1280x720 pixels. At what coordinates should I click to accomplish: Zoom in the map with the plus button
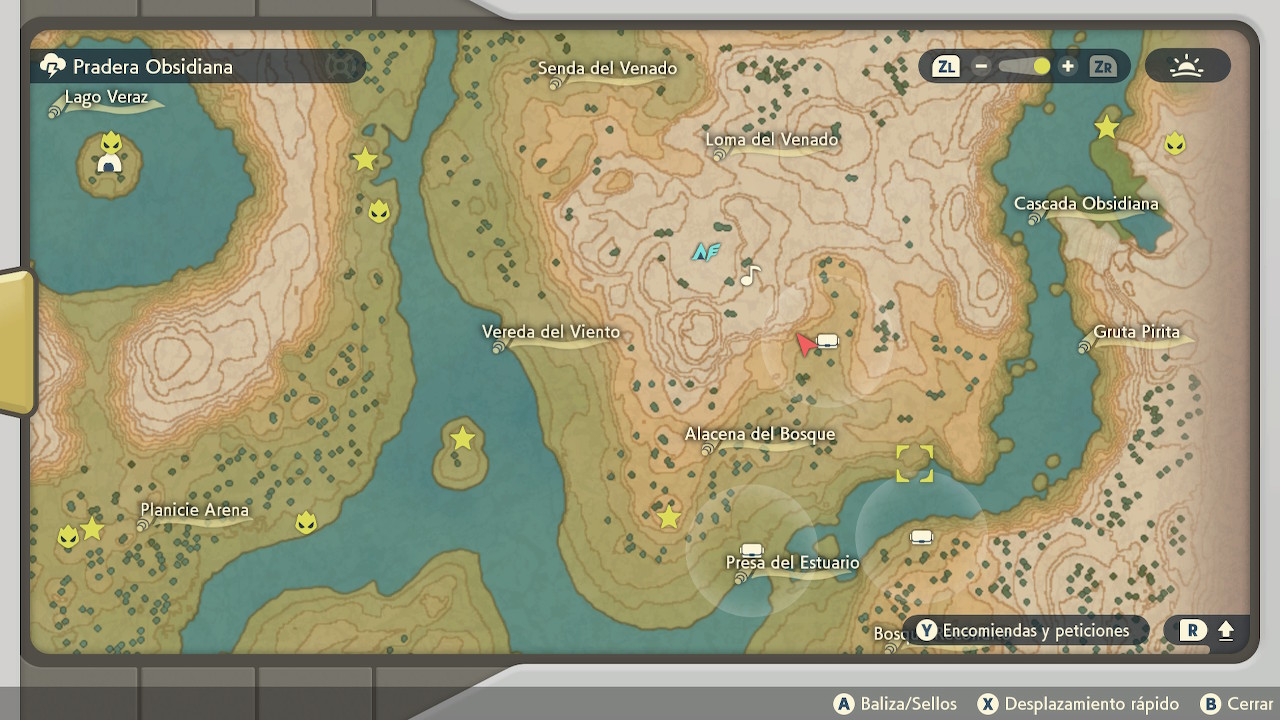(x=1068, y=67)
